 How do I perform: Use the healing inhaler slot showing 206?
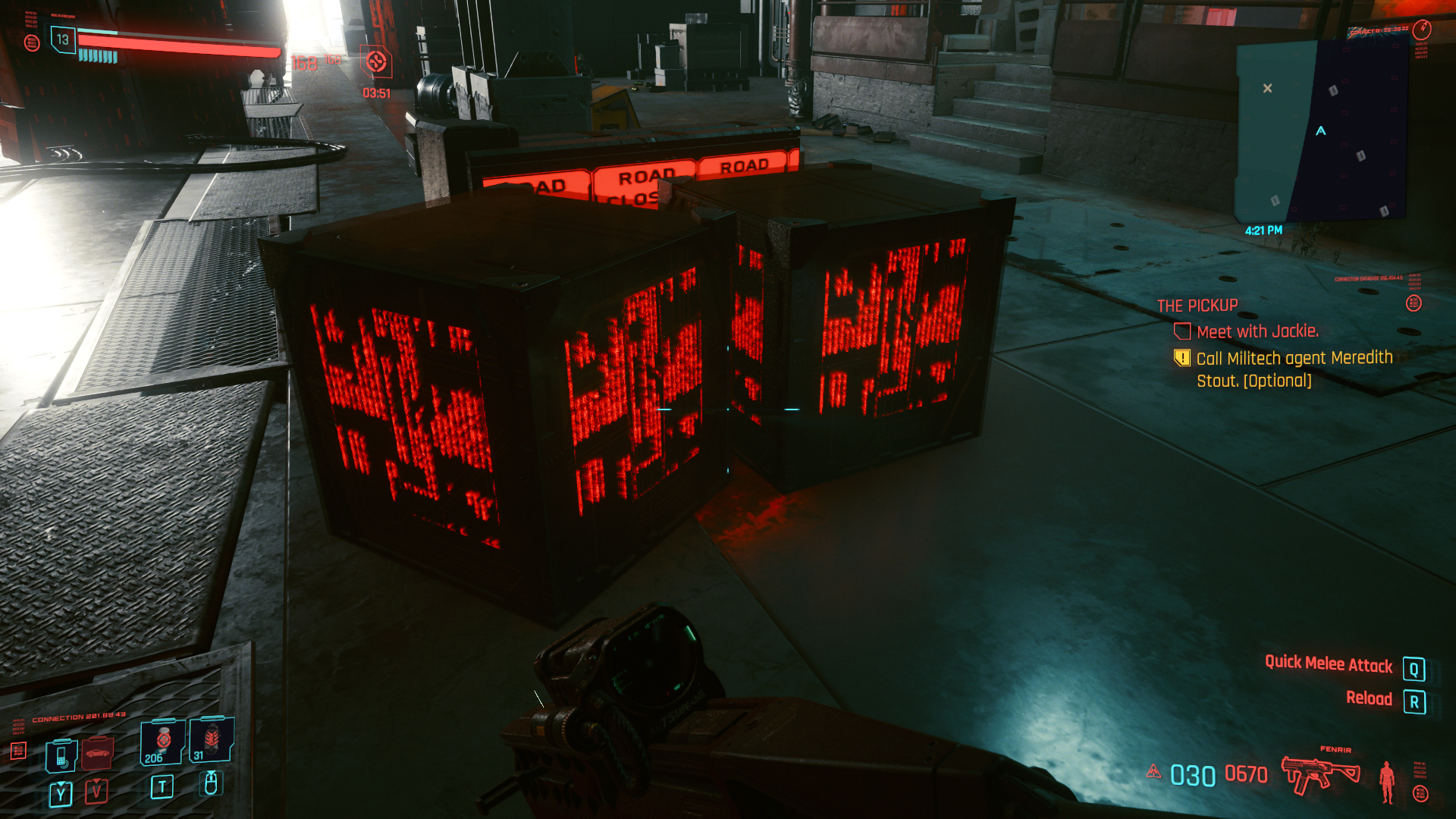coord(162,742)
